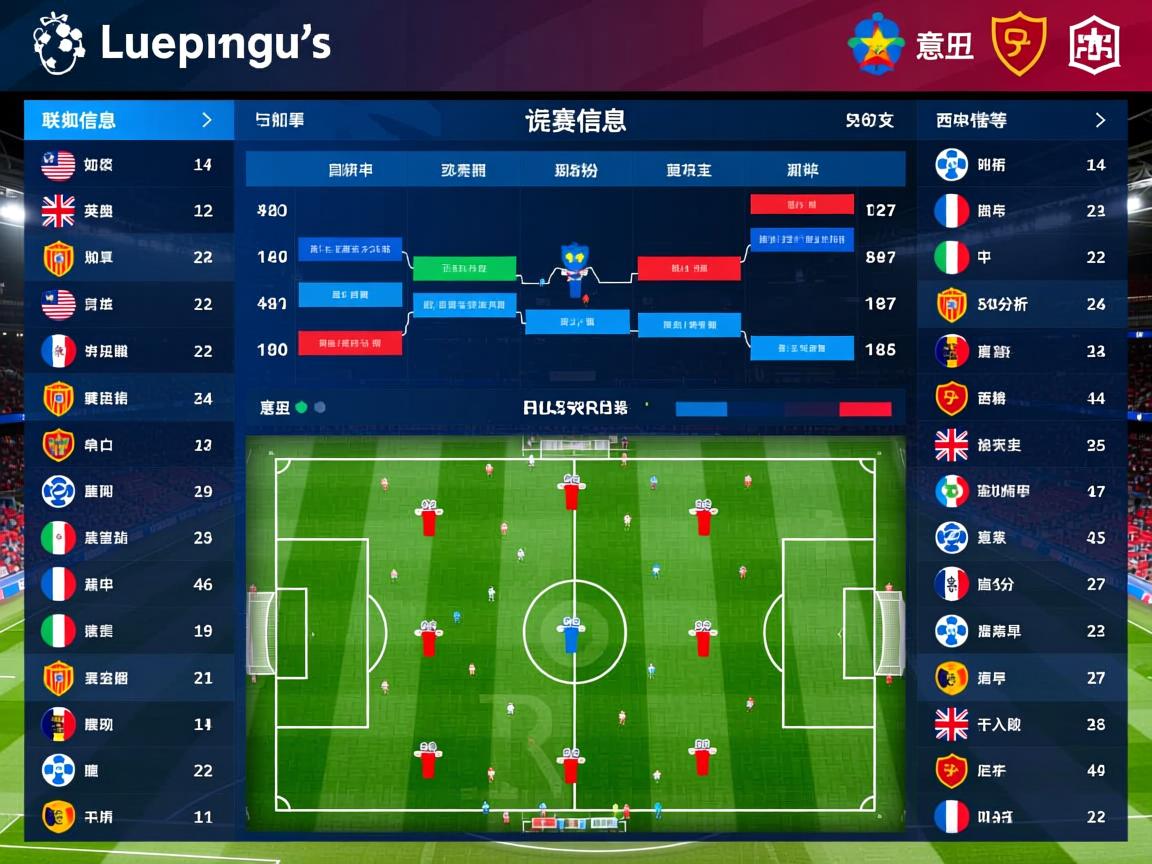This screenshot has width=1152, height=864.
Task: Open the blue left panel header arrow
Action: click(207, 120)
